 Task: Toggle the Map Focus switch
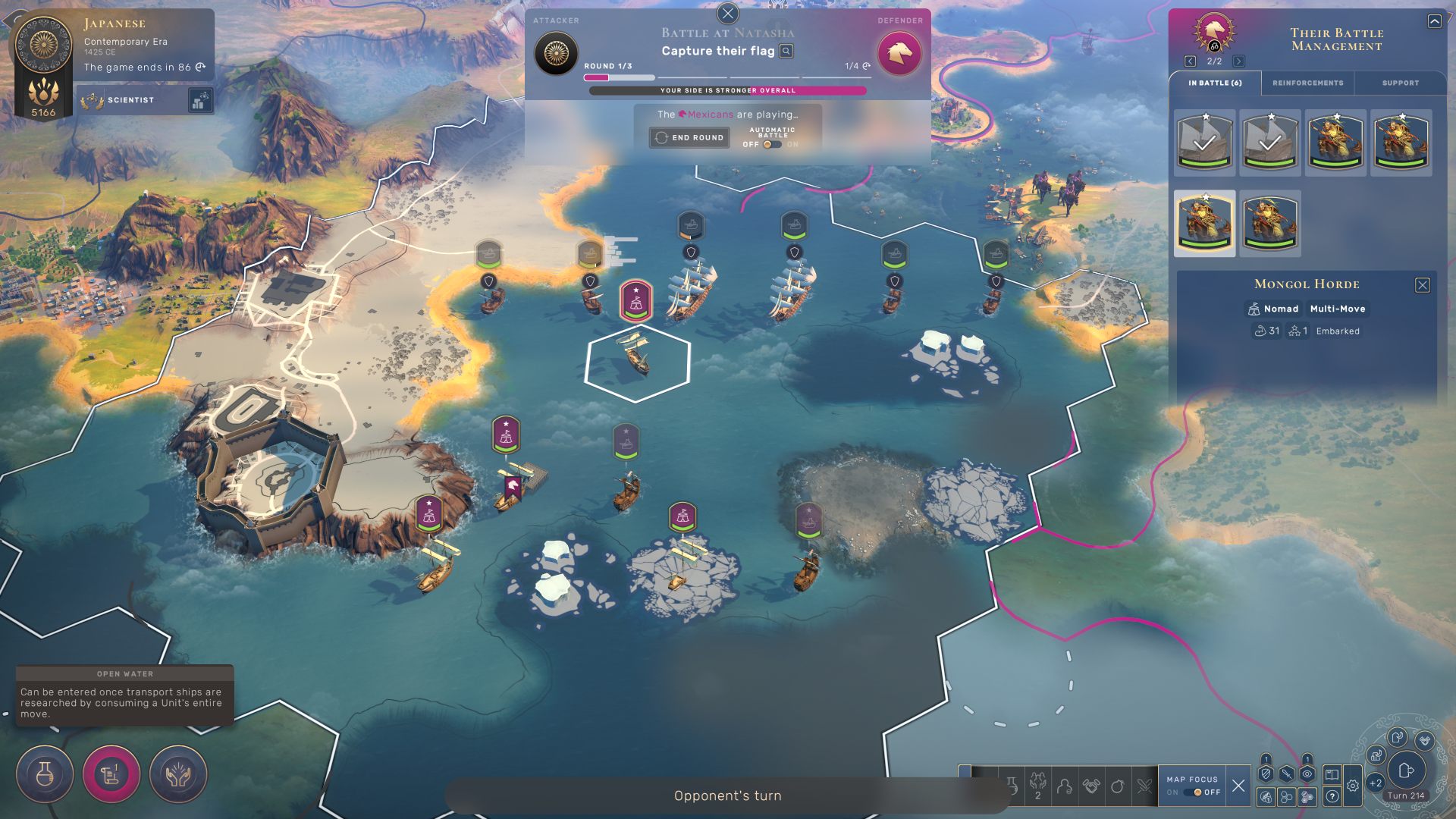click(x=1193, y=792)
